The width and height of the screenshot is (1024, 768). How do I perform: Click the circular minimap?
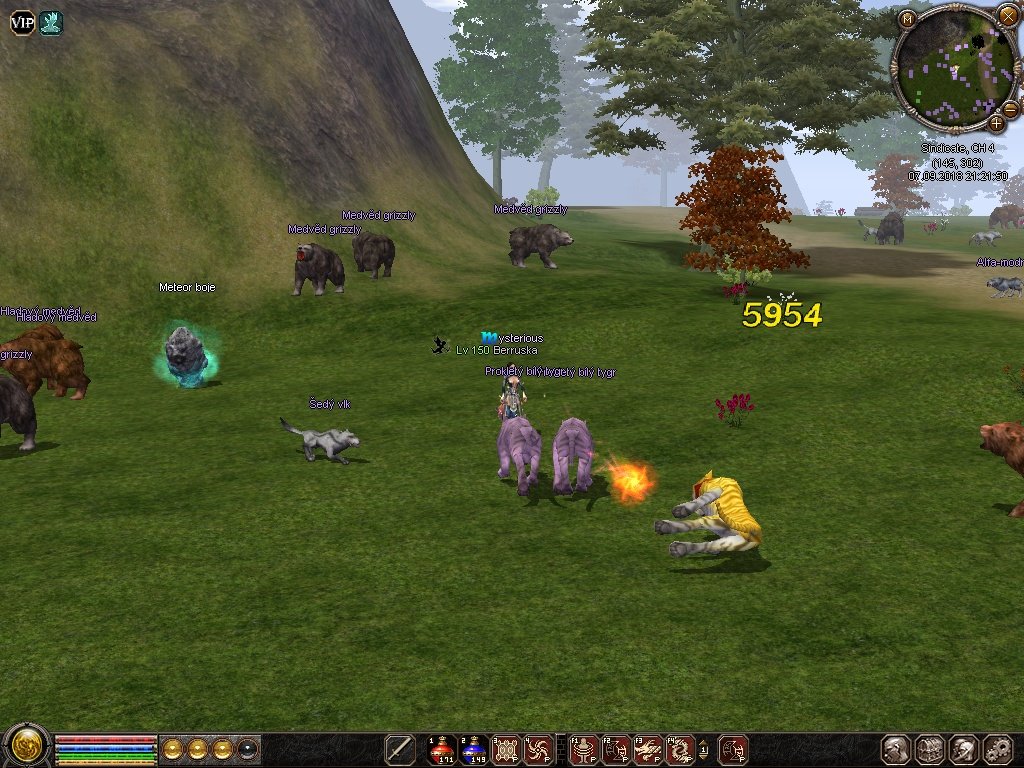[x=953, y=70]
